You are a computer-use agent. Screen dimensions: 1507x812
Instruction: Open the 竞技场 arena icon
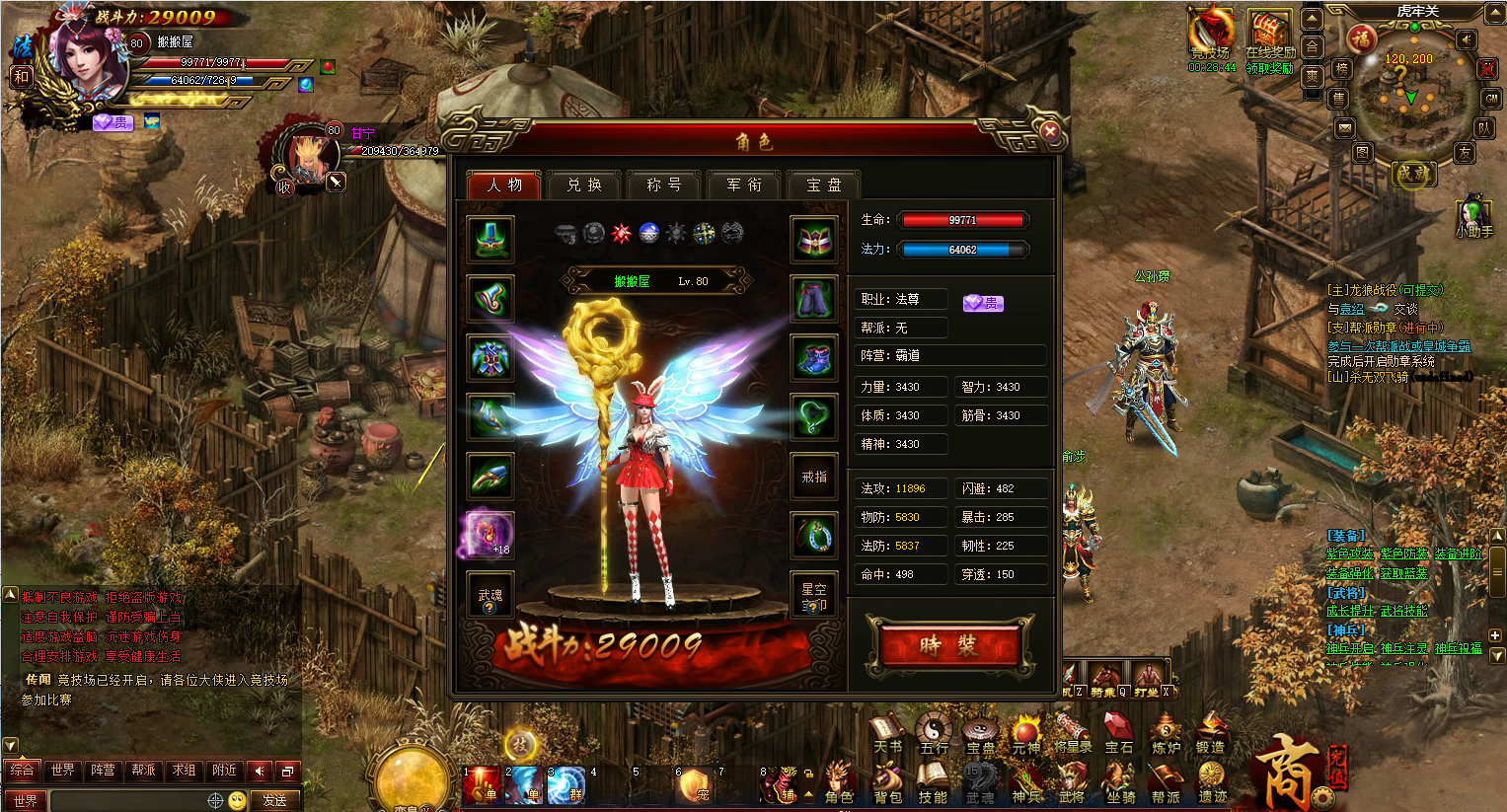click(x=1210, y=37)
